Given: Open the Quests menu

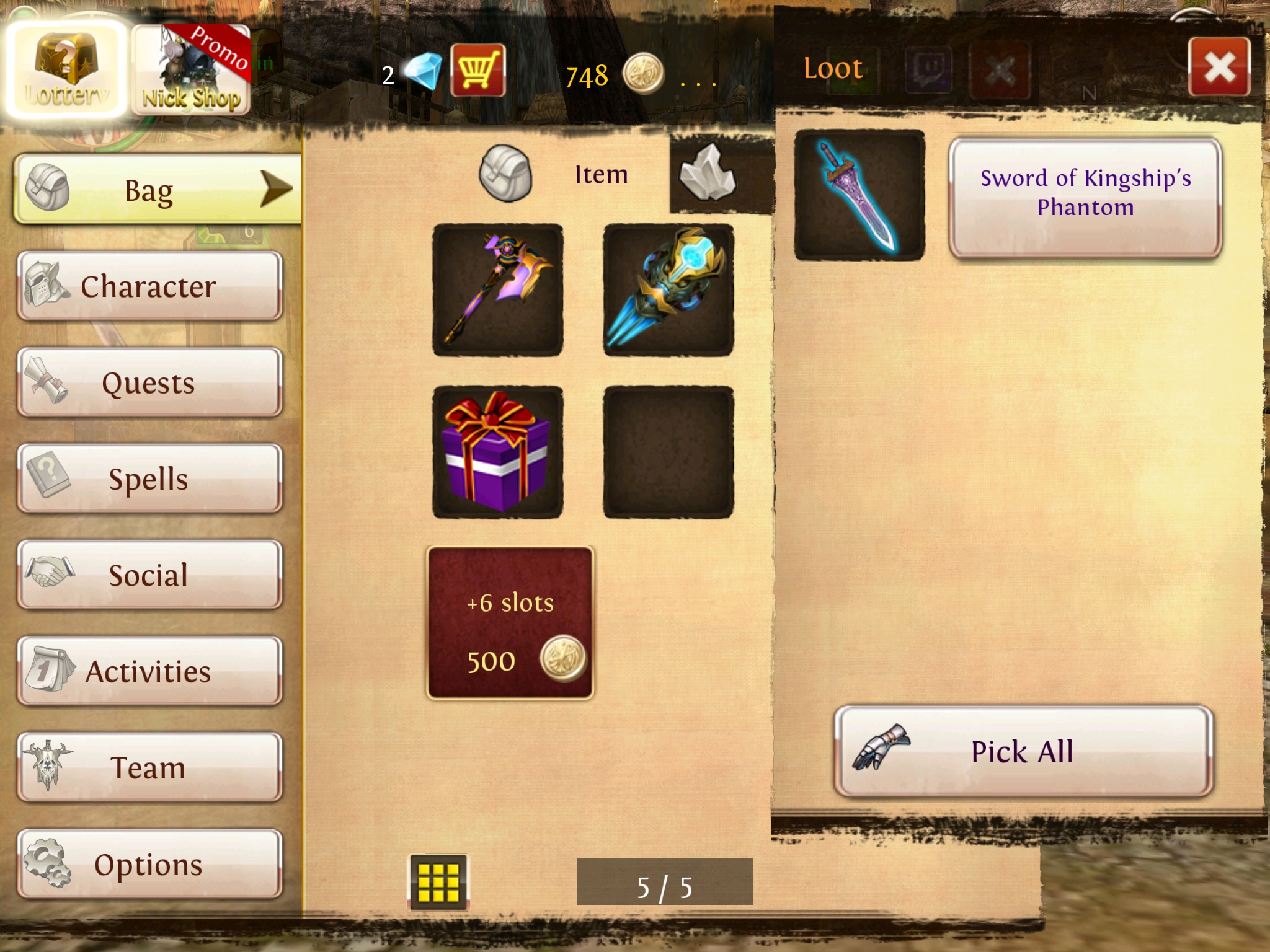Looking at the screenshot, I should 150,382.
